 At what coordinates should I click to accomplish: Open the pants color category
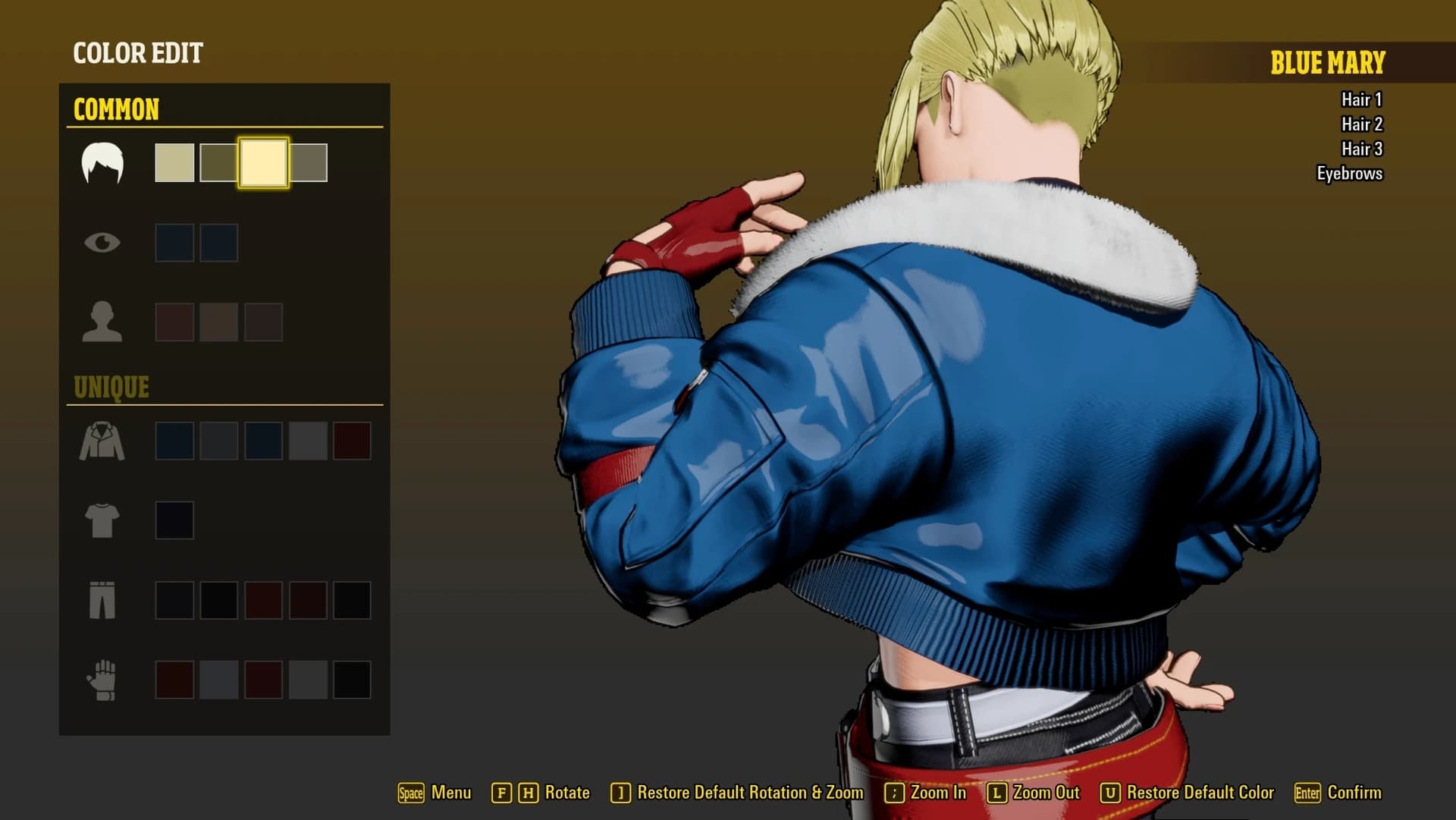(x=102, y=600)
